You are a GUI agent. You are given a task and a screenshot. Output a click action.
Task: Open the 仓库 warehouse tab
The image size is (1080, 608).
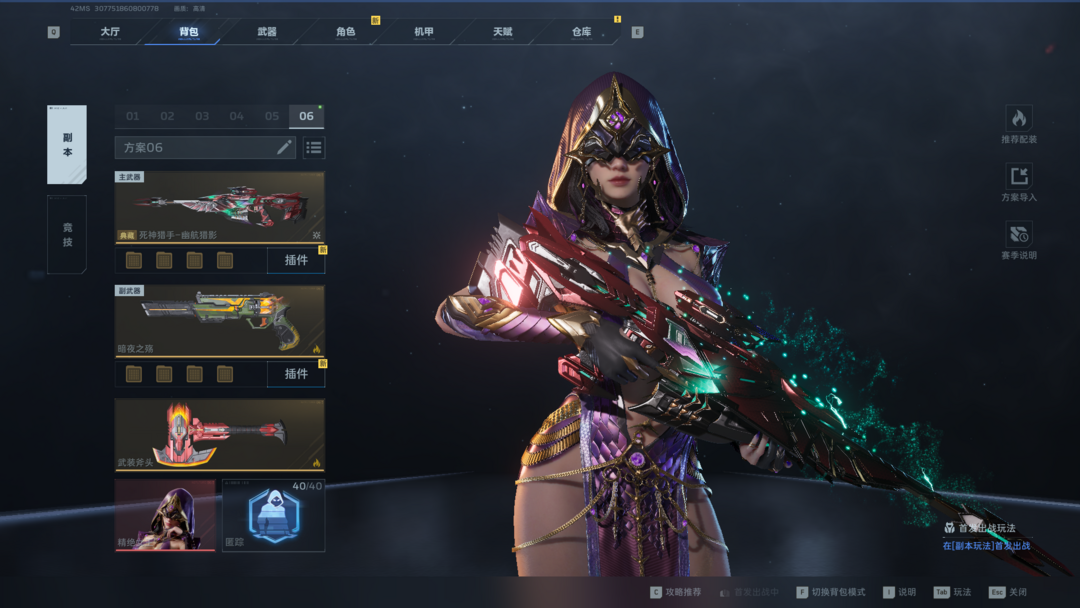[x=581, y=32]
